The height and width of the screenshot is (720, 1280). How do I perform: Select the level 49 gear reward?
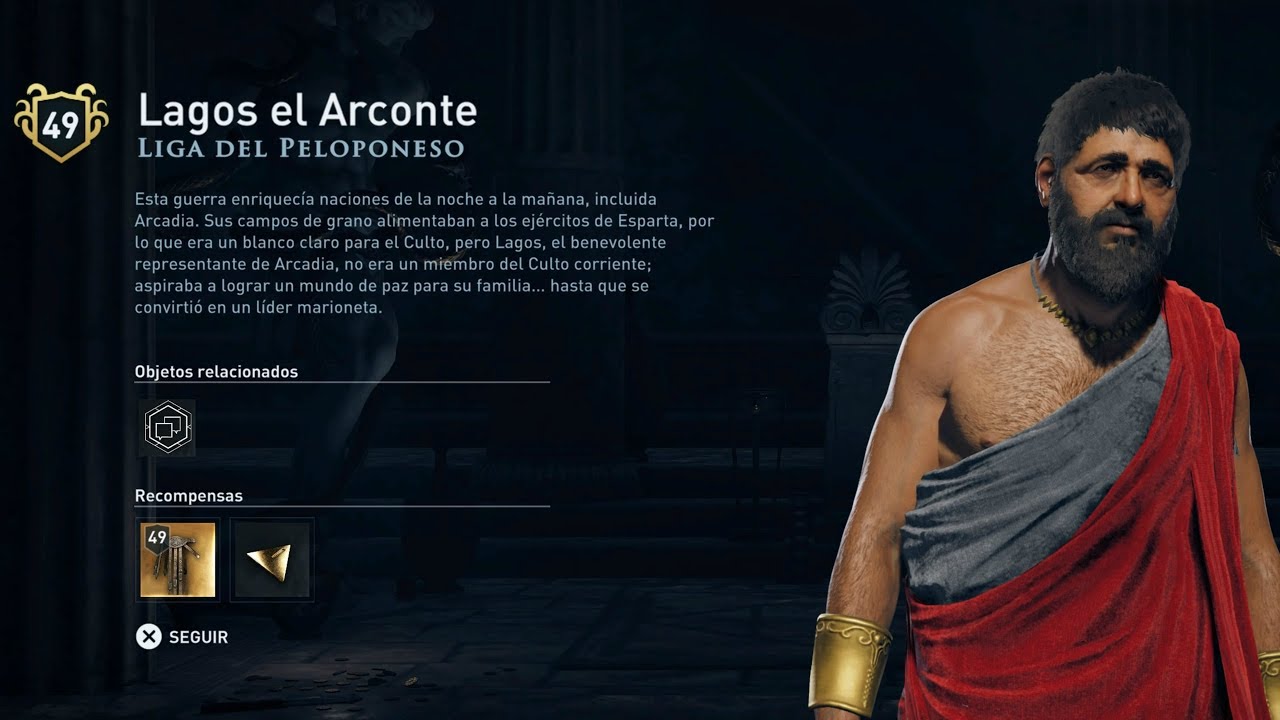click(178, 560)
